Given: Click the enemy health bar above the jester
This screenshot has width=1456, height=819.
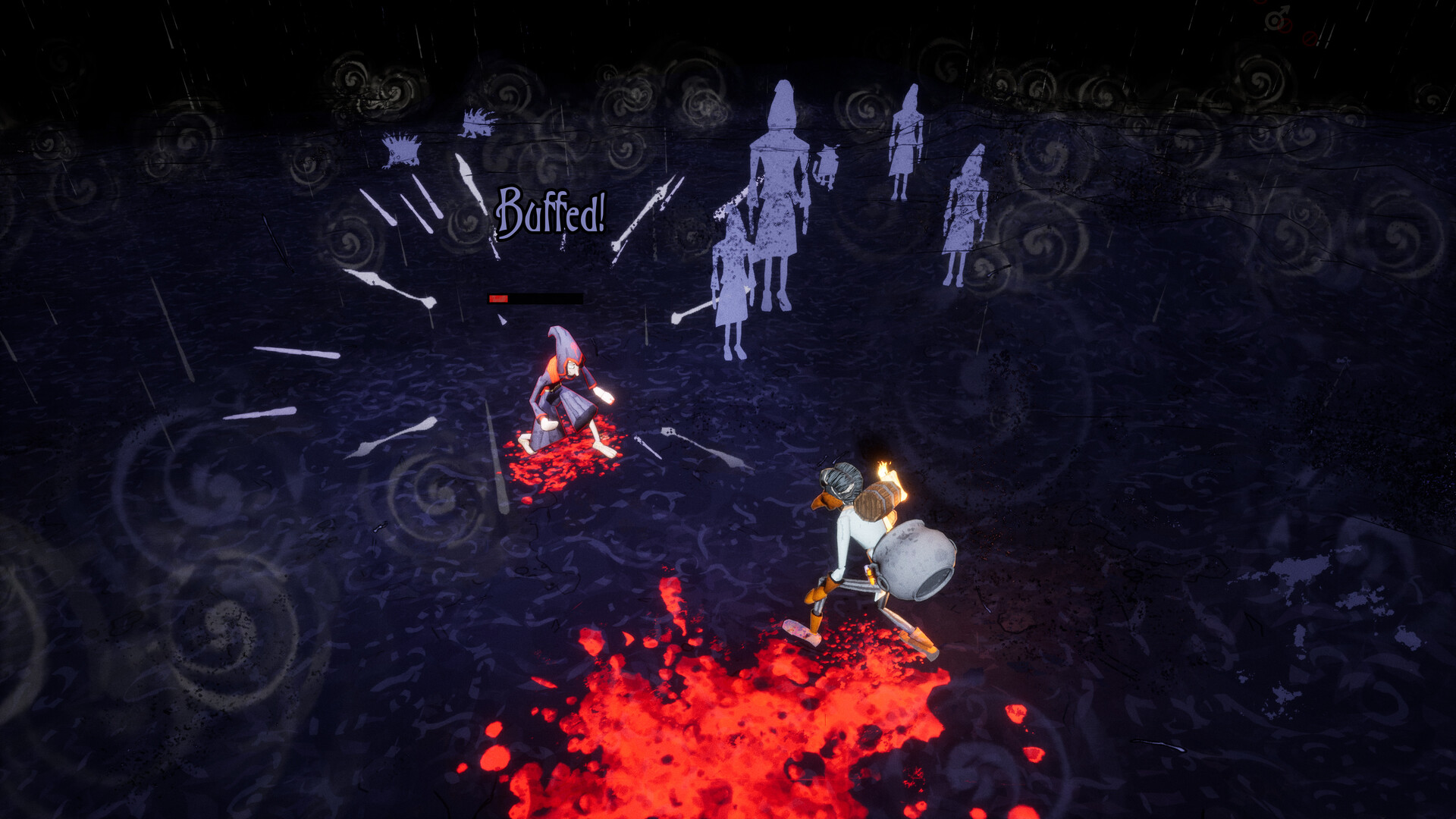Looking at the screenshot, I should click(x=535, y=297).
